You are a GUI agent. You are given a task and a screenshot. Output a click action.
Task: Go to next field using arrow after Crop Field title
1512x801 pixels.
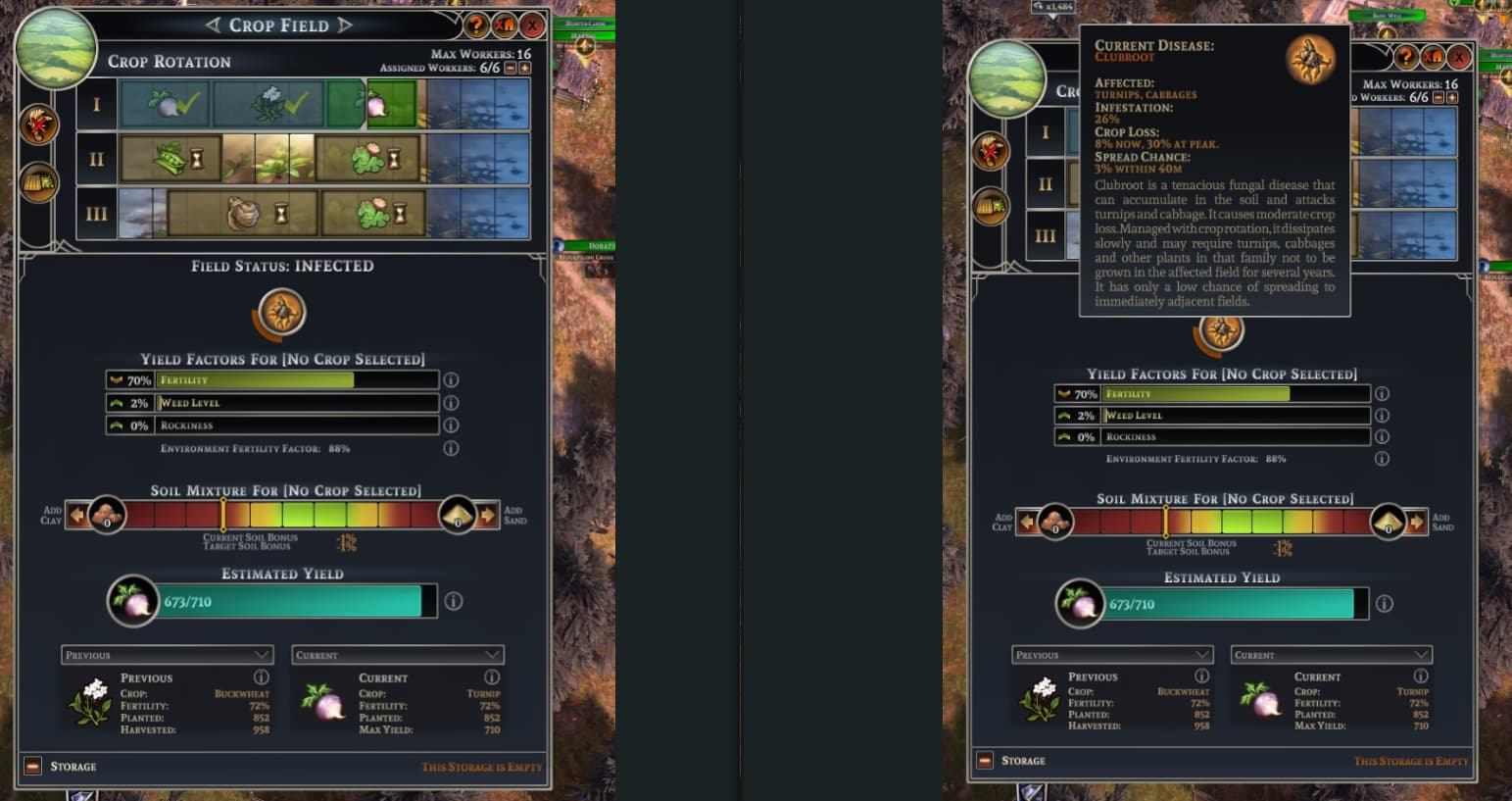pos(344,25)
